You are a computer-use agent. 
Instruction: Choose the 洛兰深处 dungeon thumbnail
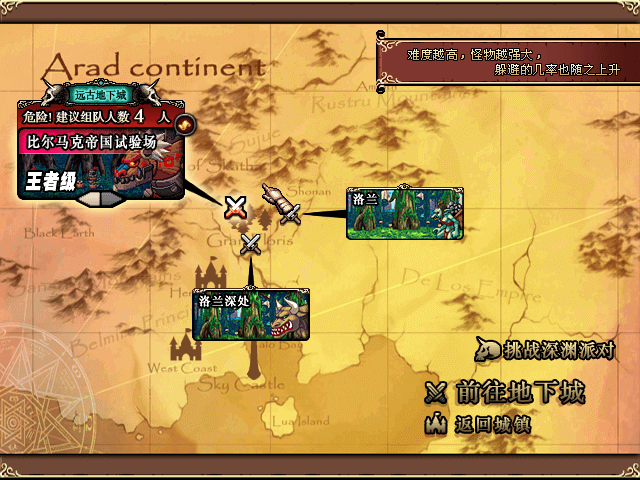pyautogui.click(x=251, y=315)
